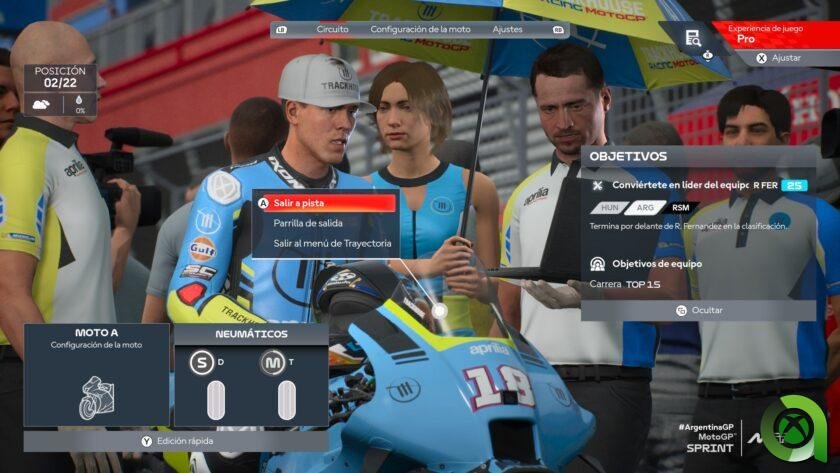Viewport: 840px width, 473px height.
Task: Click the Ajustar button
Action: [x=780, y=58]
